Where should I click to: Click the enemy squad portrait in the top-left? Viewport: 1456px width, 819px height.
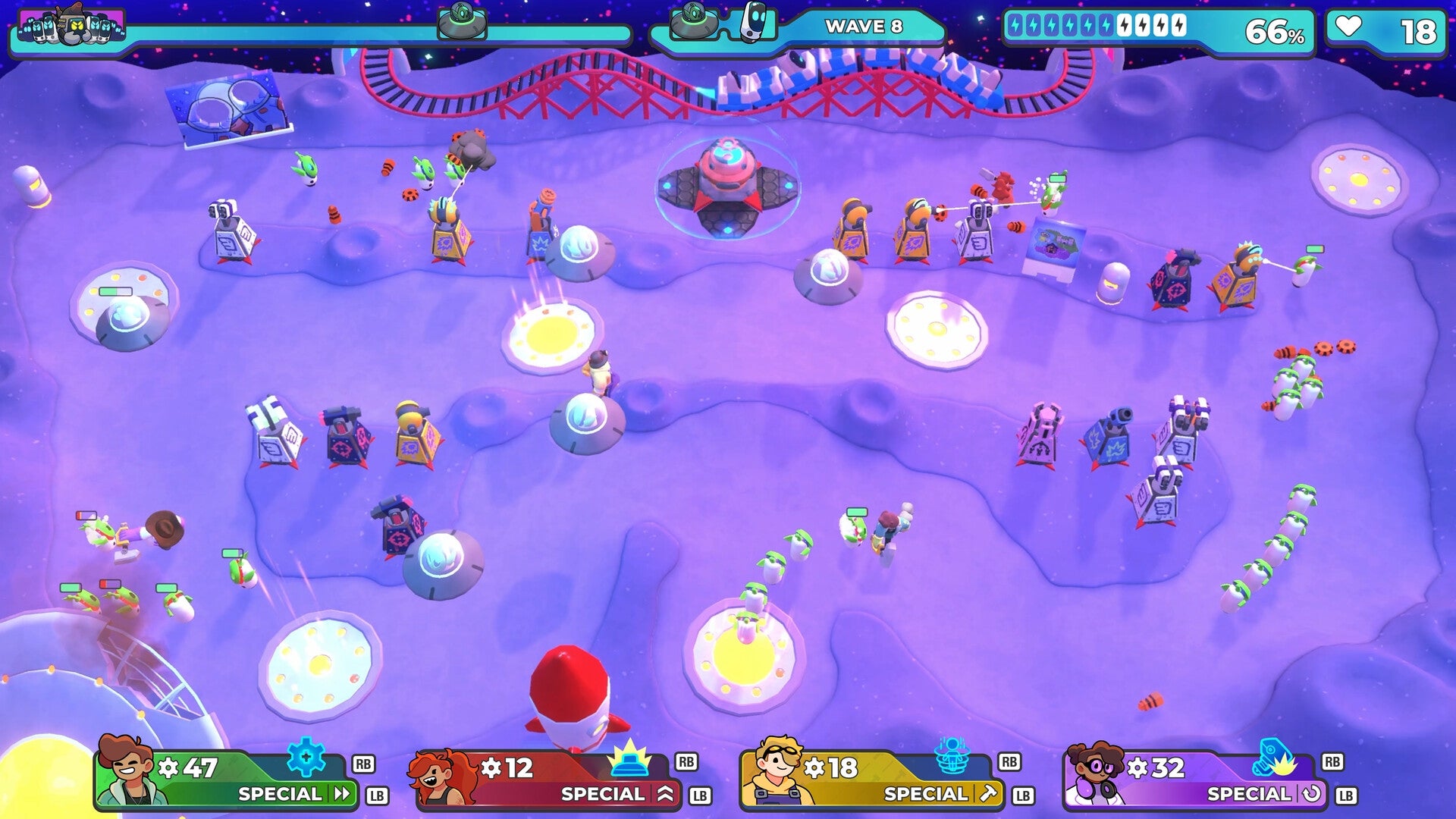(x=72, y=25)
